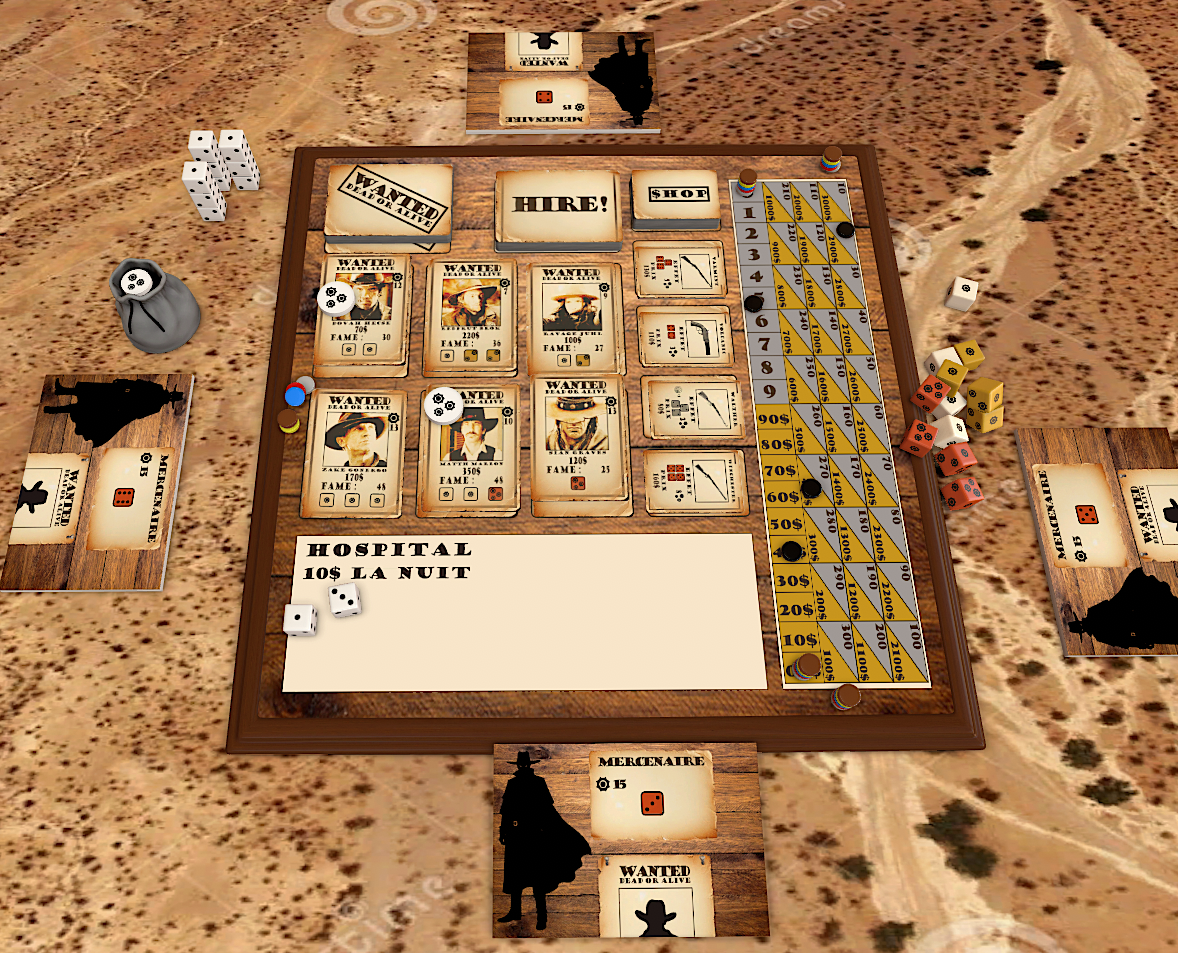
Task: Pick the 100$ wanted poster with 27 fame
Action: click(x=577, y=315)
